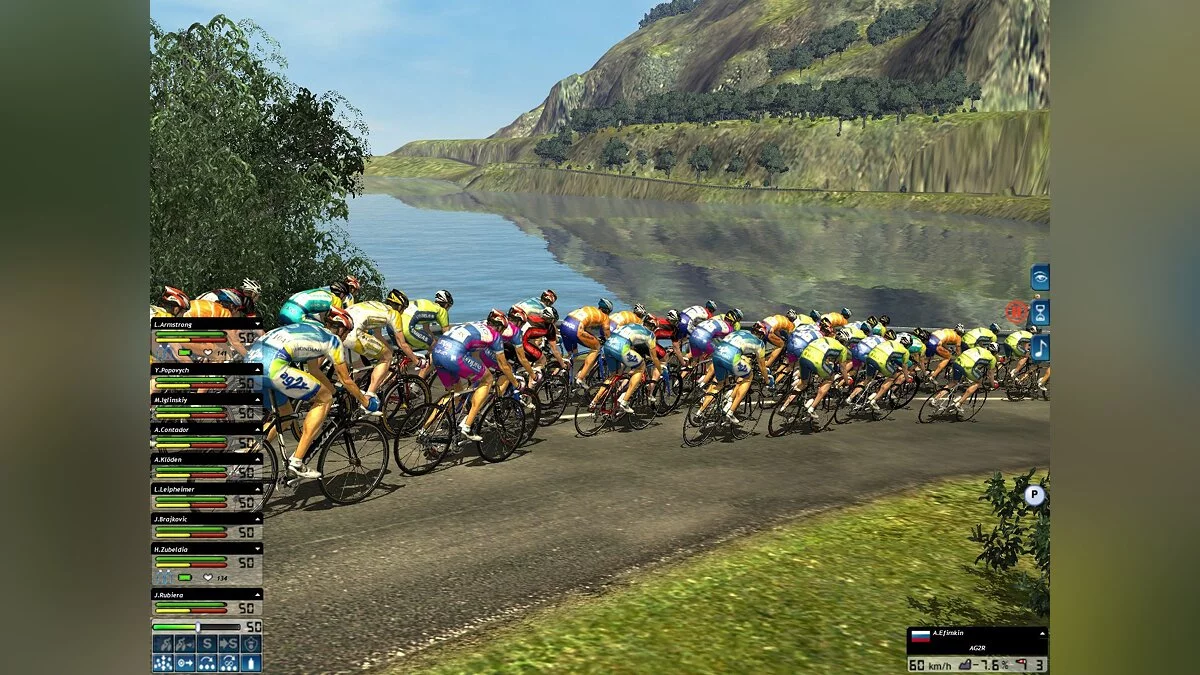Choose the arrow-to-S sprint lead-out button
The height and width of the screenshot is (675, 1200).
(229, 644)
